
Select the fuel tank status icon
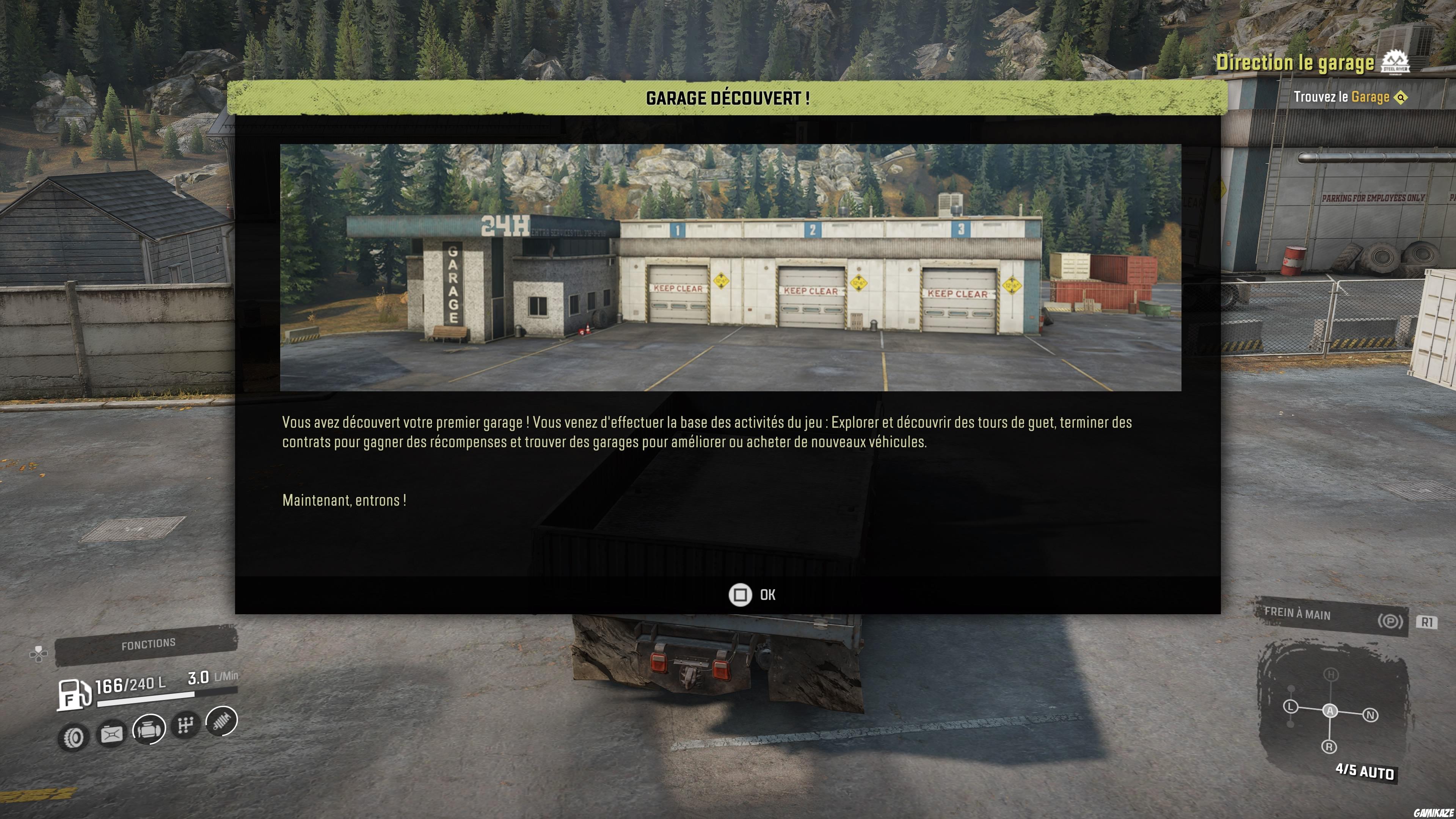[111, 734]
